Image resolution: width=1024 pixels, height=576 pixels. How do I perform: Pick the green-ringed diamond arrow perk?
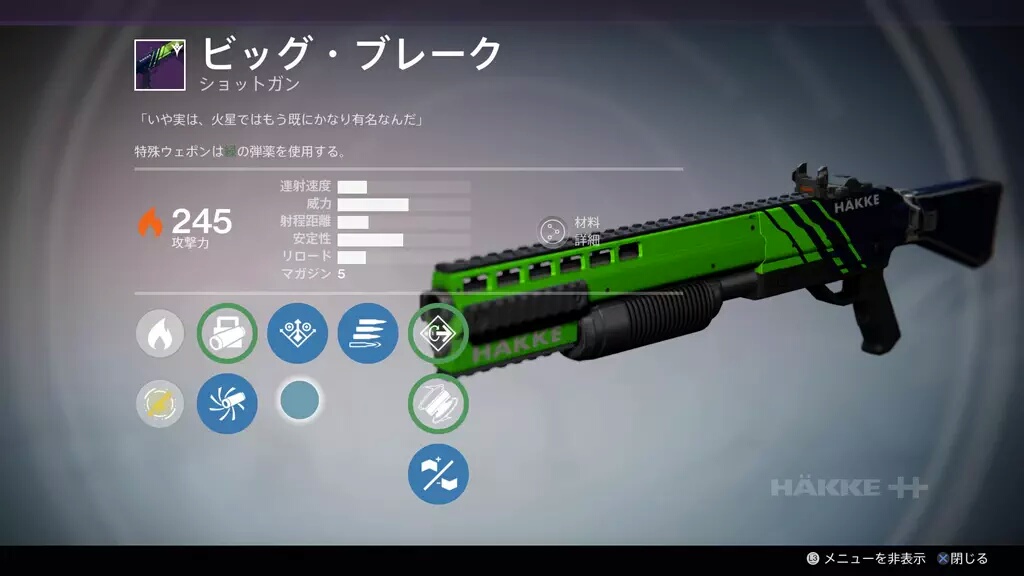pyautogui.click(x=438, y=334)
